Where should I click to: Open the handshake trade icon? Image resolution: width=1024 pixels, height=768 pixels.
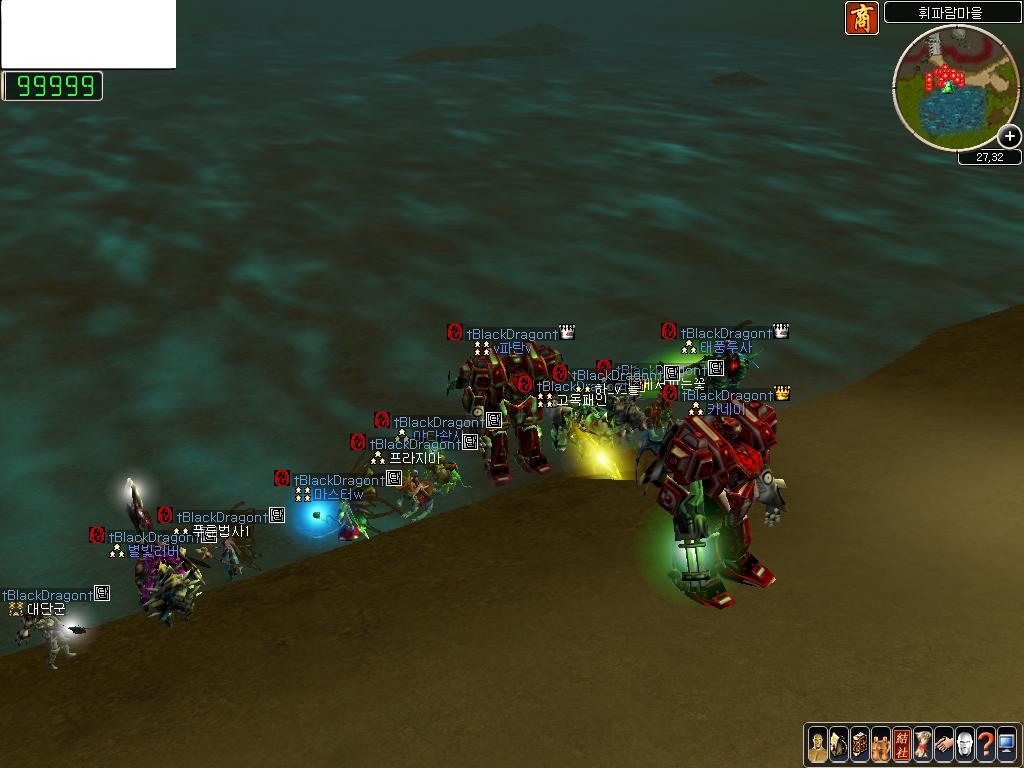click(944, 745)
